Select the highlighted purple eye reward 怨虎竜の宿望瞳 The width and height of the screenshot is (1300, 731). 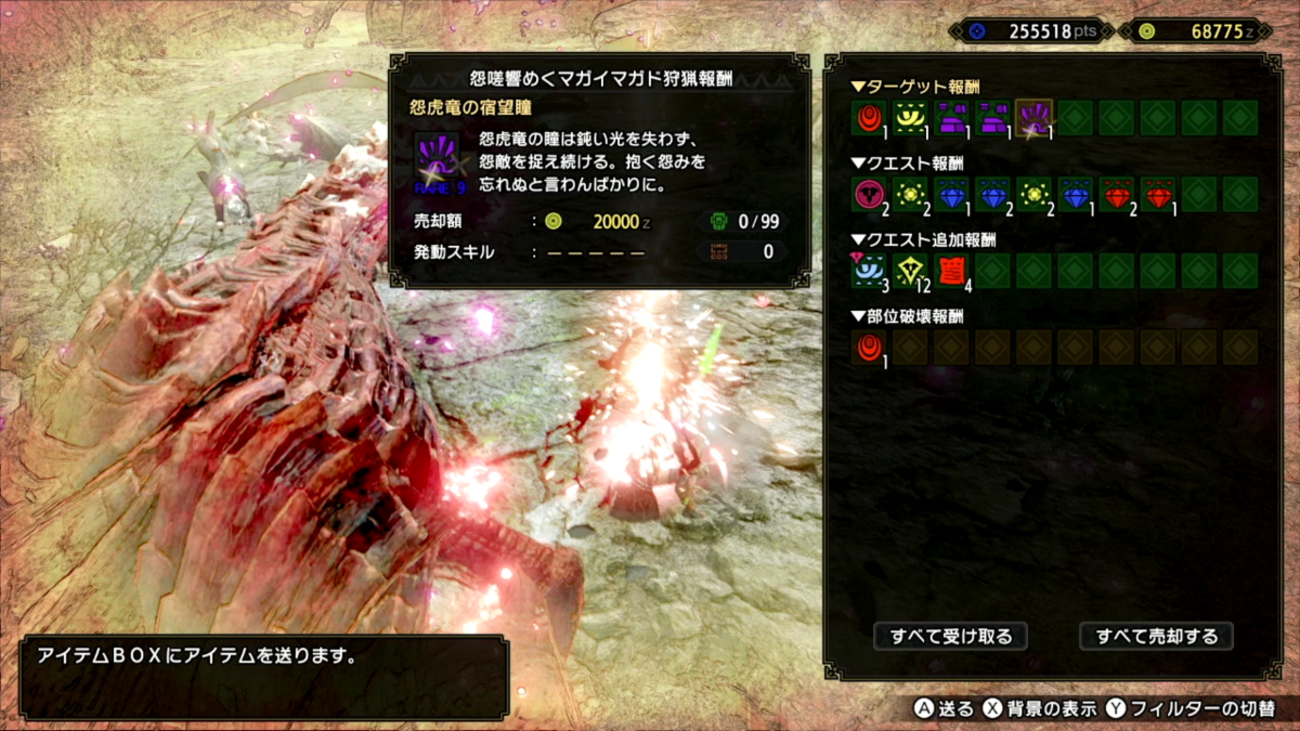1033,119
